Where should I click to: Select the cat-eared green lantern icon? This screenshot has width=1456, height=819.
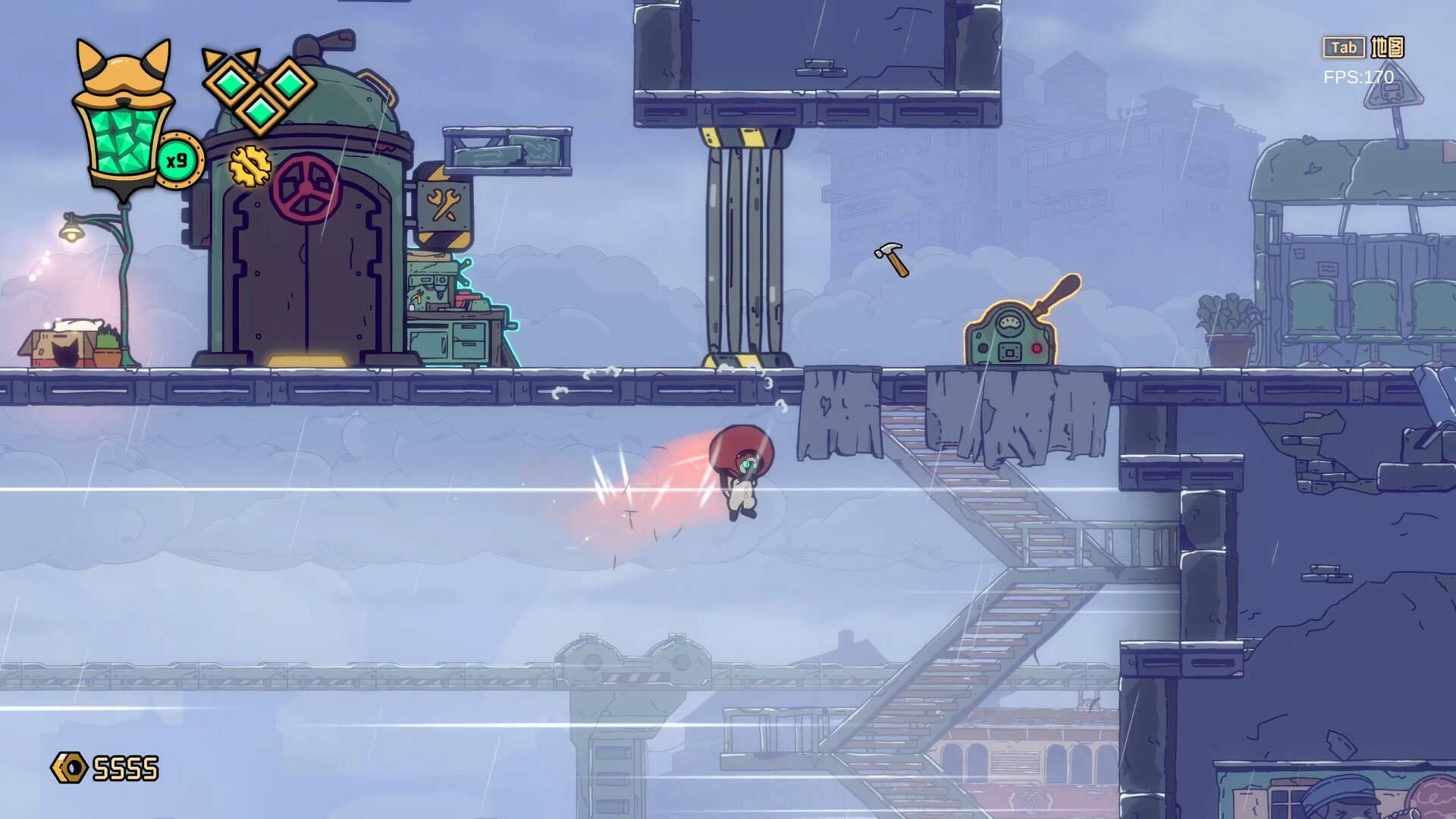pos(124,121)
